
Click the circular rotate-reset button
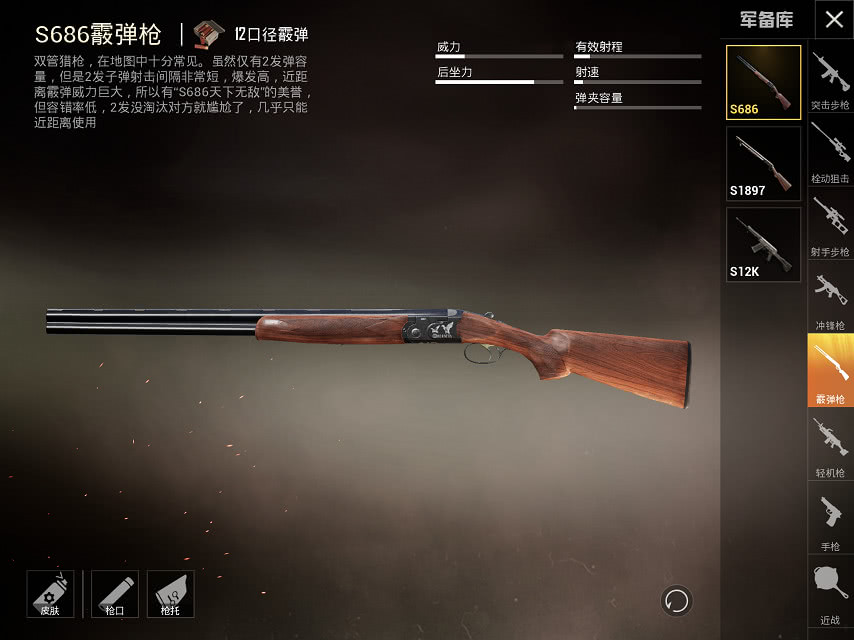[677, 600]
